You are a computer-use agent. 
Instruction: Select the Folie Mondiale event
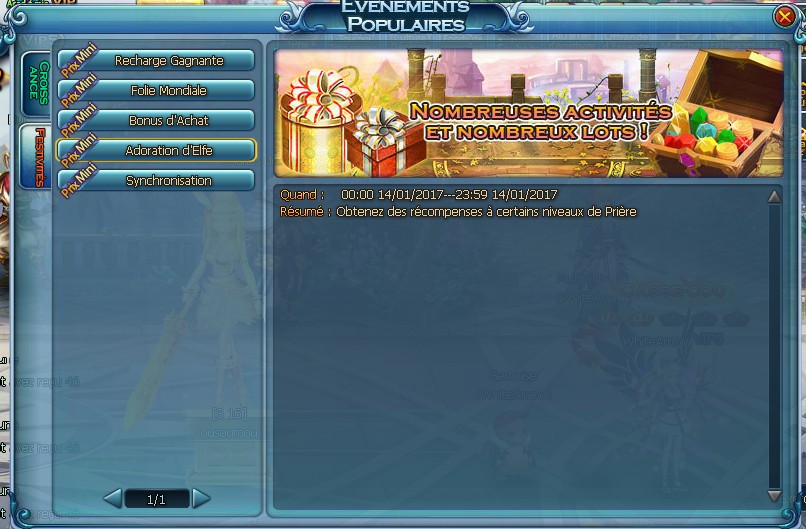click(x=167, y=91)
